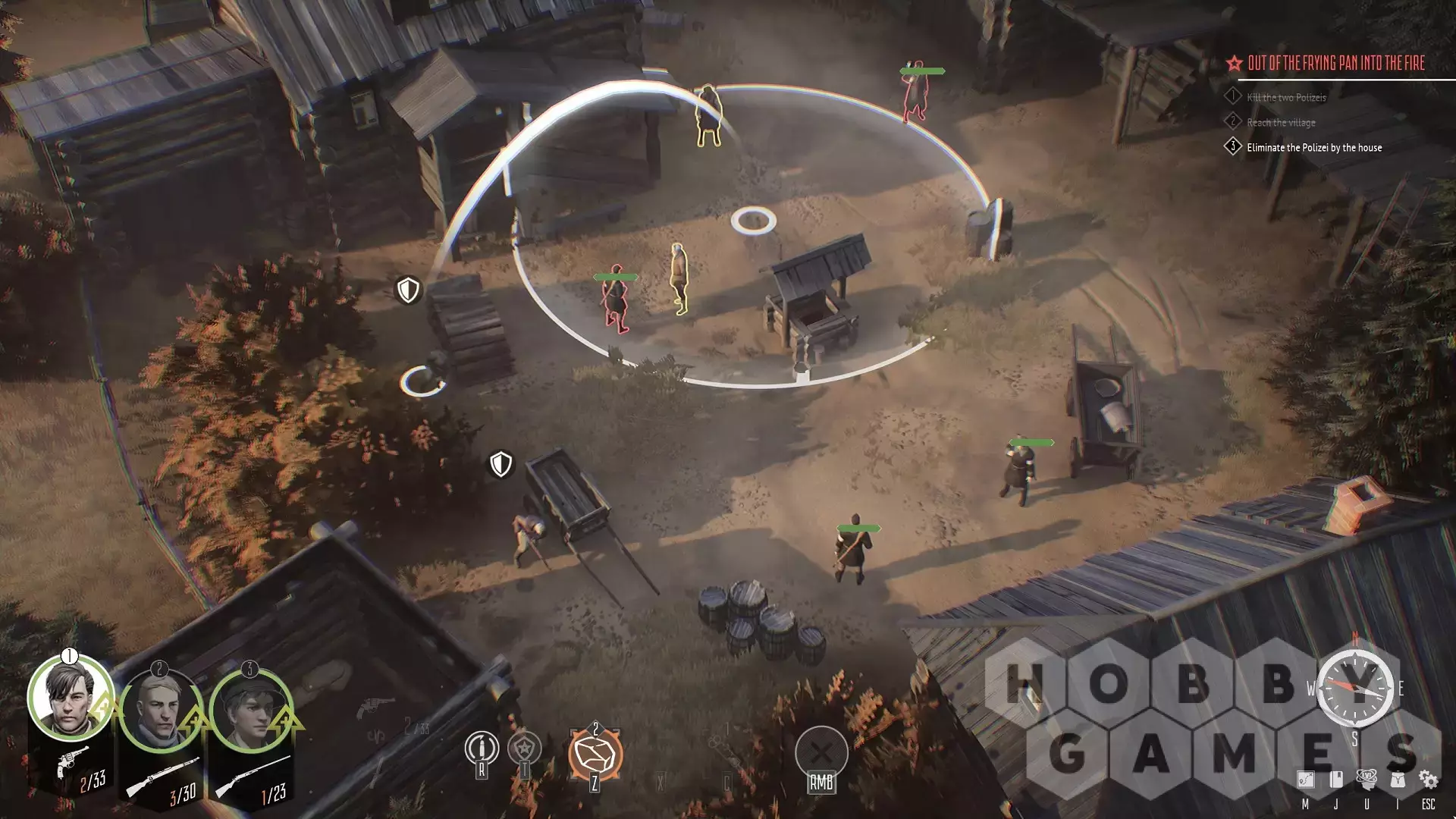Select the 'Eliminate the Polizei by the house' objective
Screen dimensions: 1456x819
click(x=1313, y=148)
